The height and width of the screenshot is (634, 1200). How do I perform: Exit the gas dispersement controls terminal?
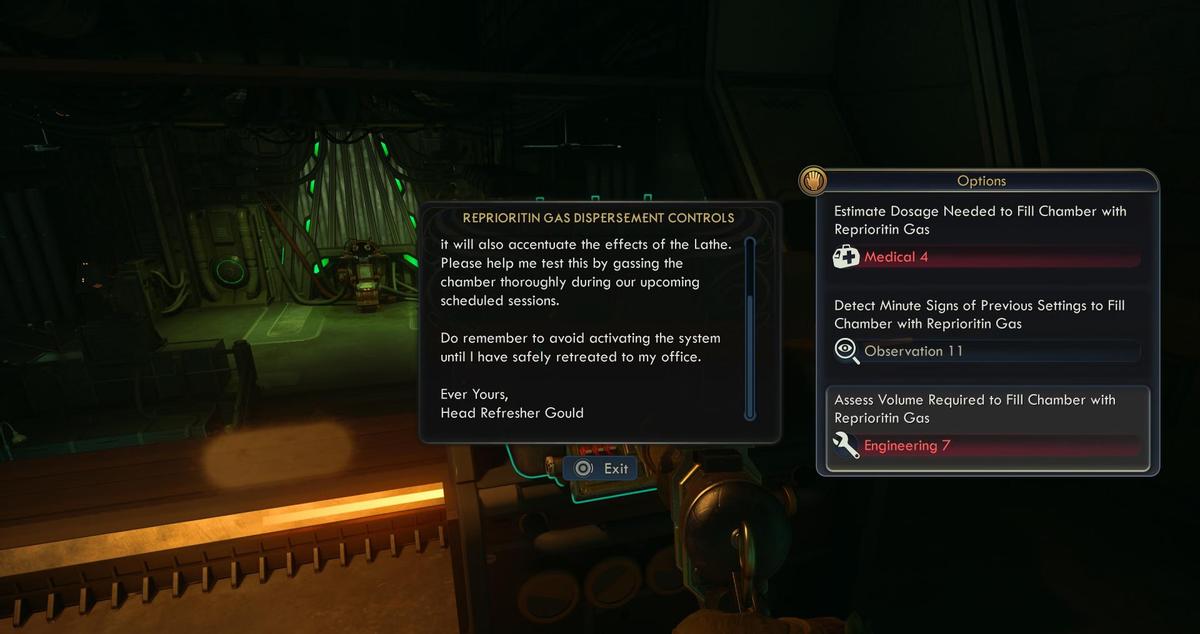(601, 468)
